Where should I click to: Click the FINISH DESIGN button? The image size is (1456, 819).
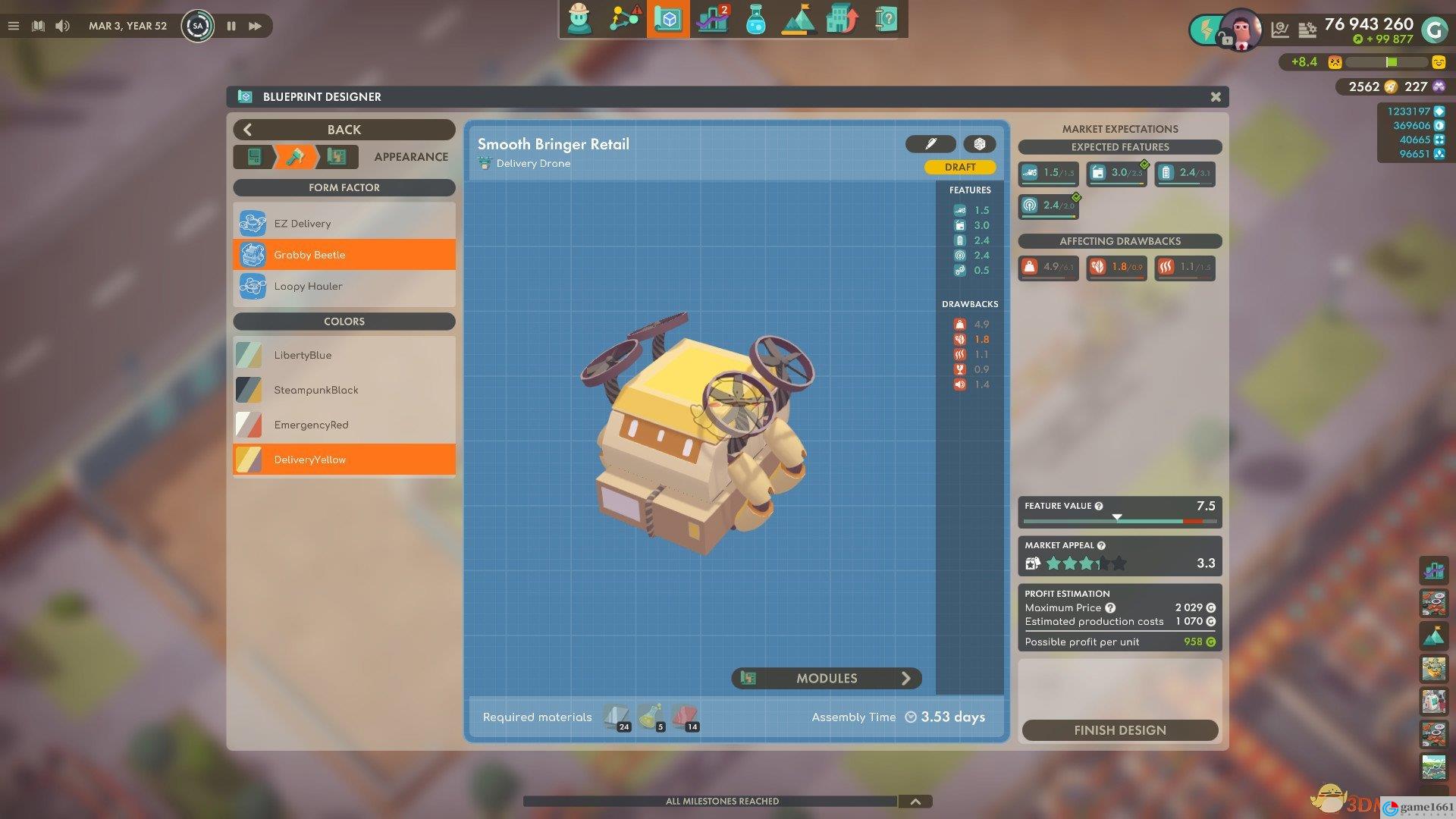1119,730
